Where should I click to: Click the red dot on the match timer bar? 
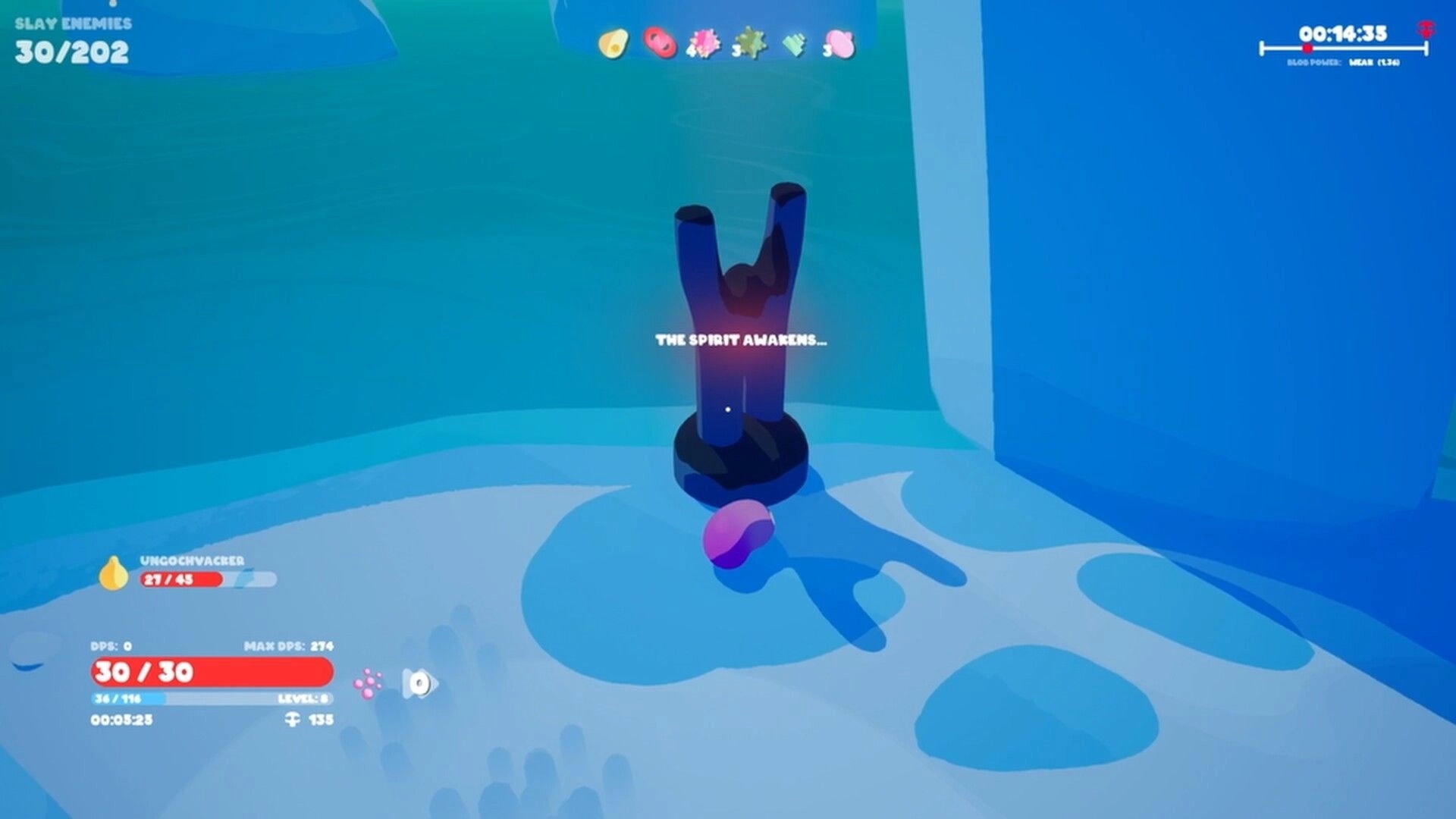click(x=1306, y=49)
